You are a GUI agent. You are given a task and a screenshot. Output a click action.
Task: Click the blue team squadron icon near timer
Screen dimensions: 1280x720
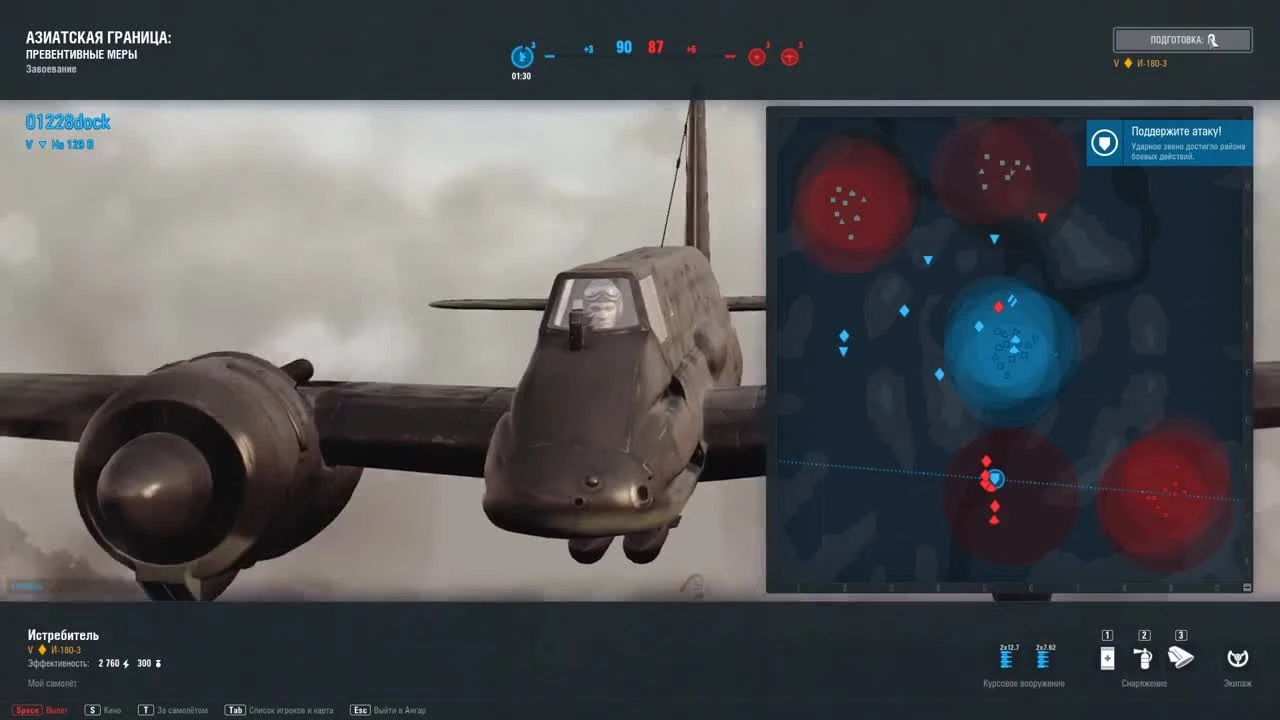521,56
